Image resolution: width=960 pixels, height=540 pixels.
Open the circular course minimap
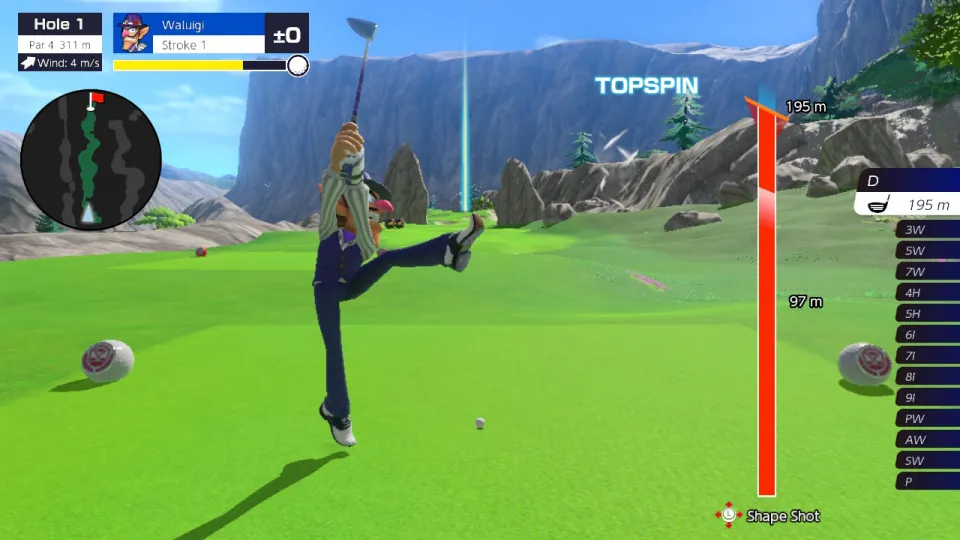(91, 159)
